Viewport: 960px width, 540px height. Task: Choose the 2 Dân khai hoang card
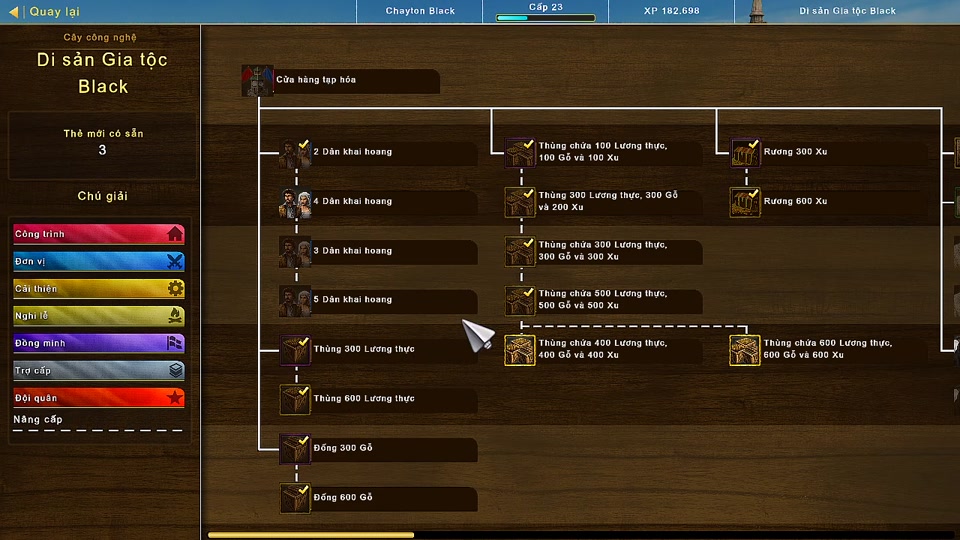pyautogui.click(x=378, y=152)
